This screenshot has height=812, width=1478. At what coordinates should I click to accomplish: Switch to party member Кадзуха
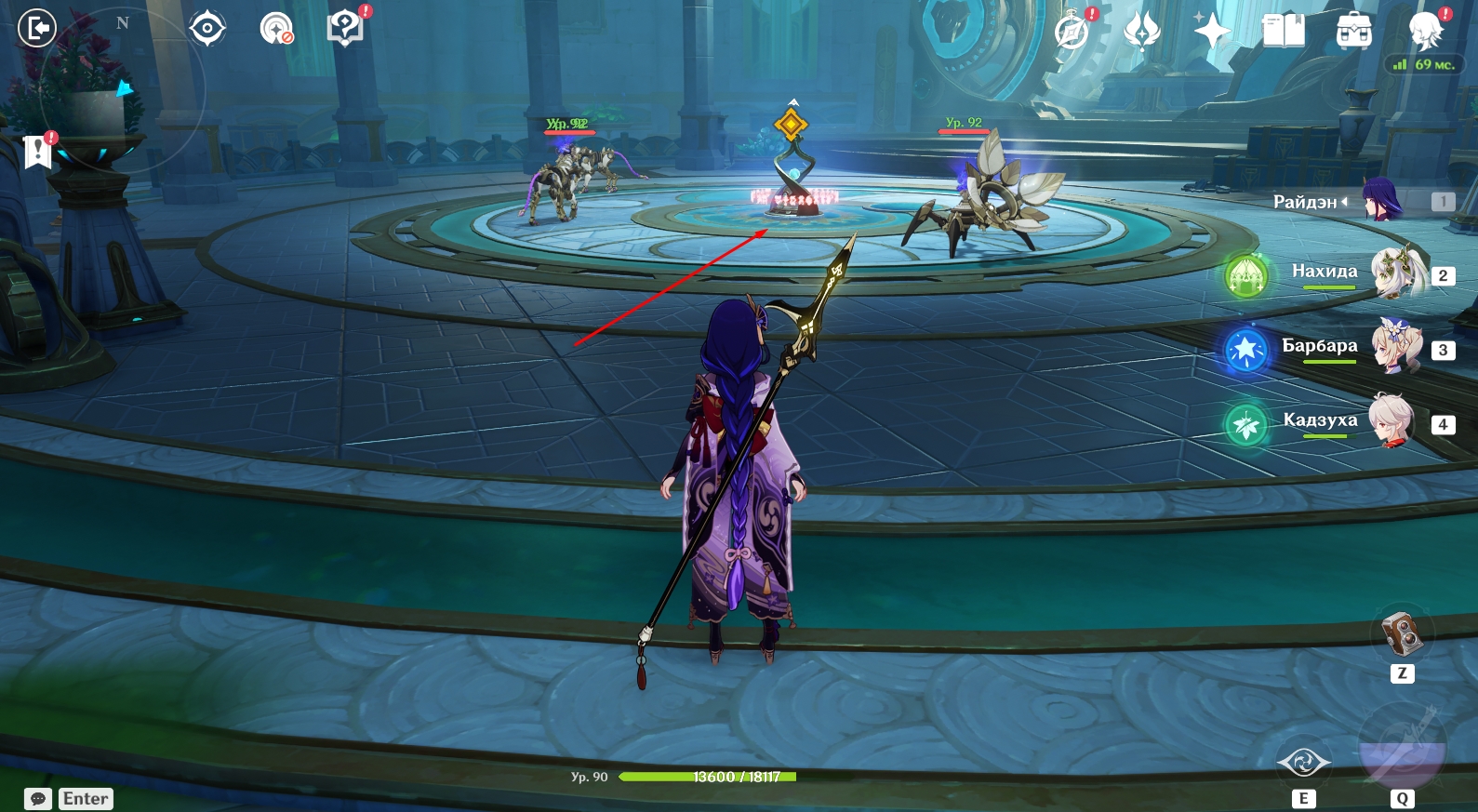[1392, 421]
